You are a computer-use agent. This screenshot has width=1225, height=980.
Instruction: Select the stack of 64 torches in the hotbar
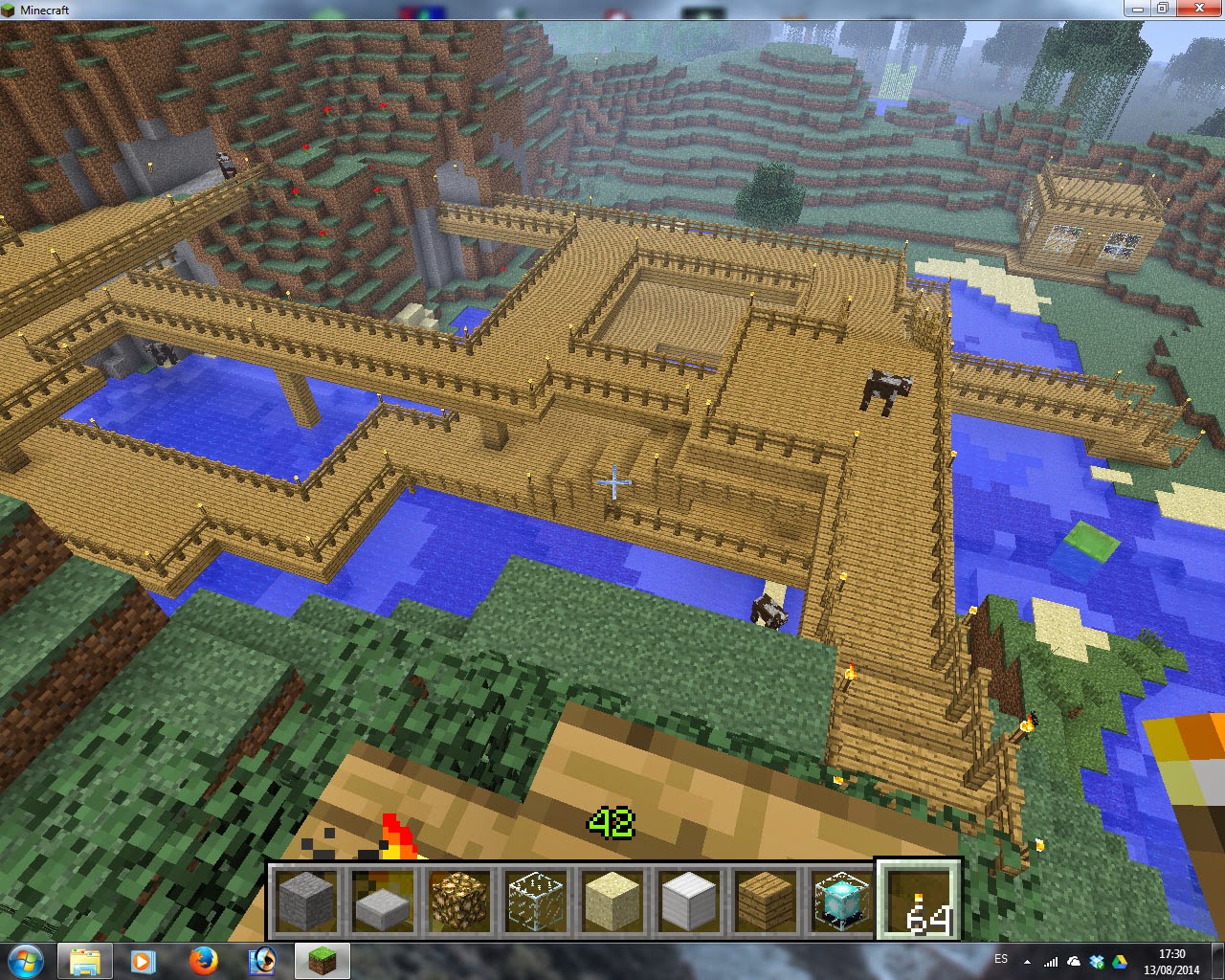915,898
